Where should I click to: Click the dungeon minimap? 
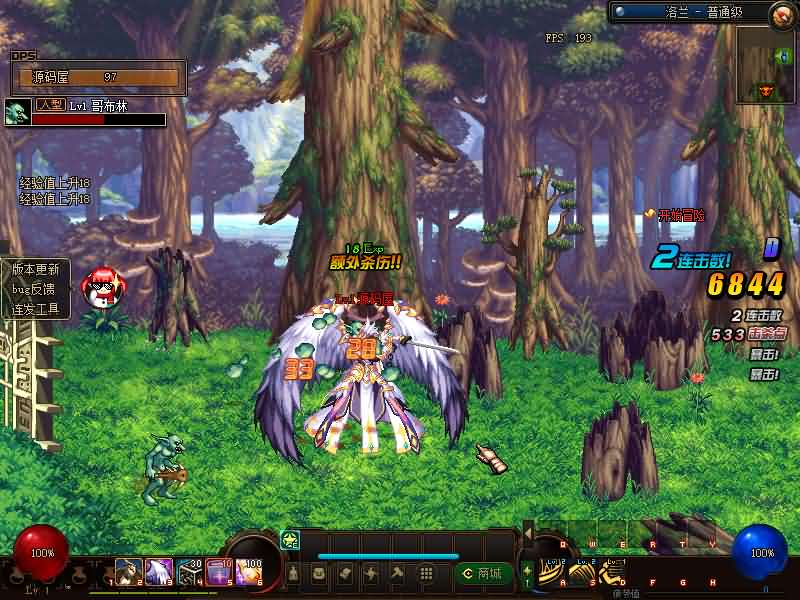coord(766,65)
